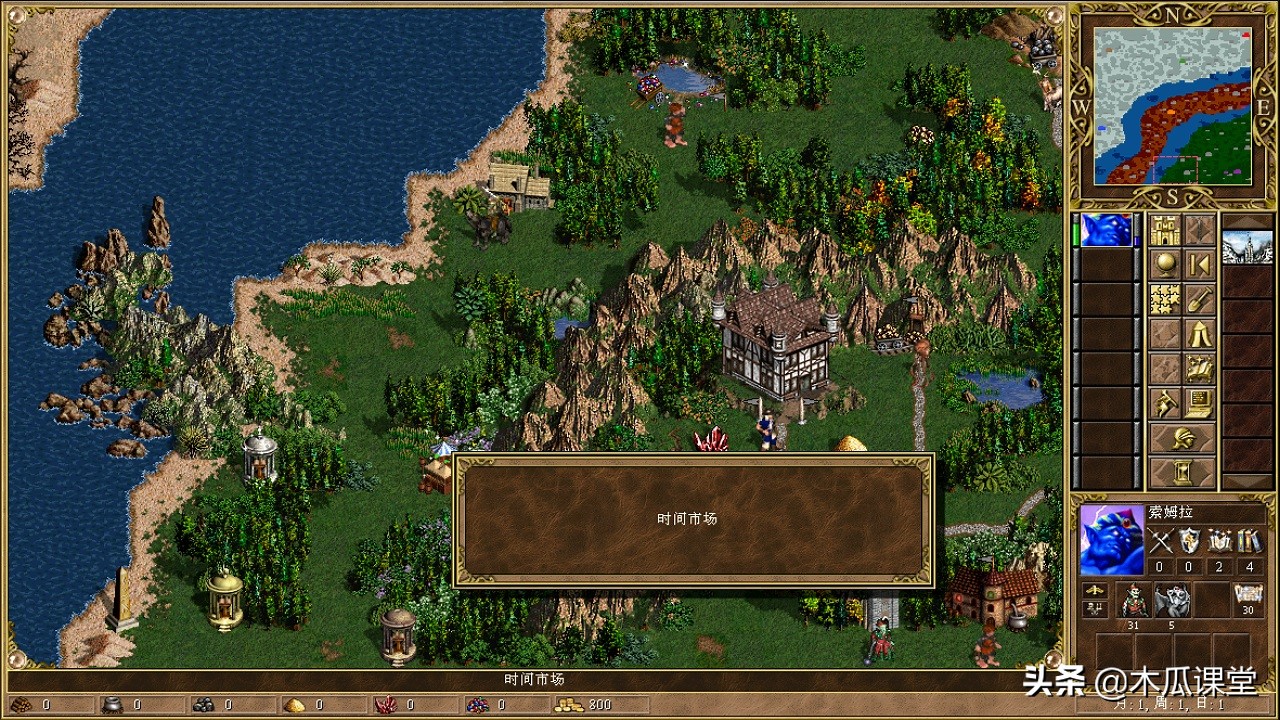End the turn with the hourglass button

coord(1182,472)
